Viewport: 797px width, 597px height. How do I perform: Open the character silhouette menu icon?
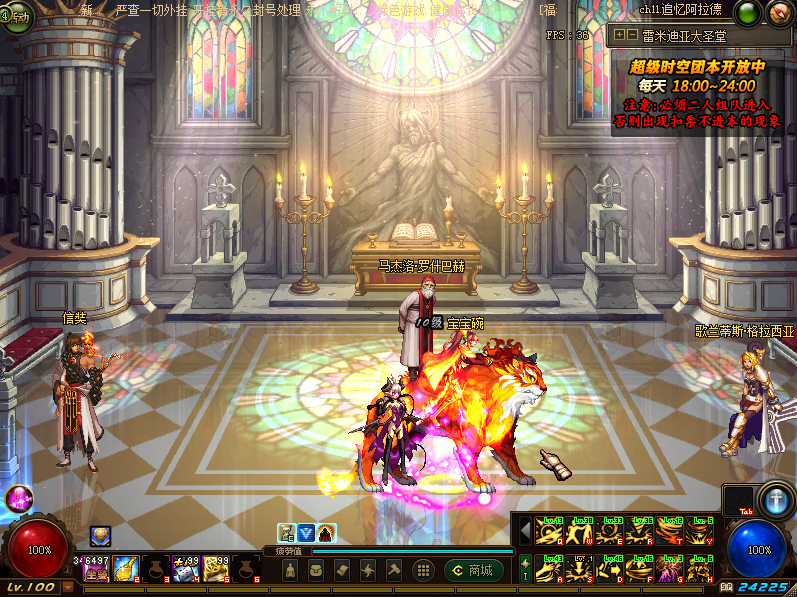coord(290,570)
